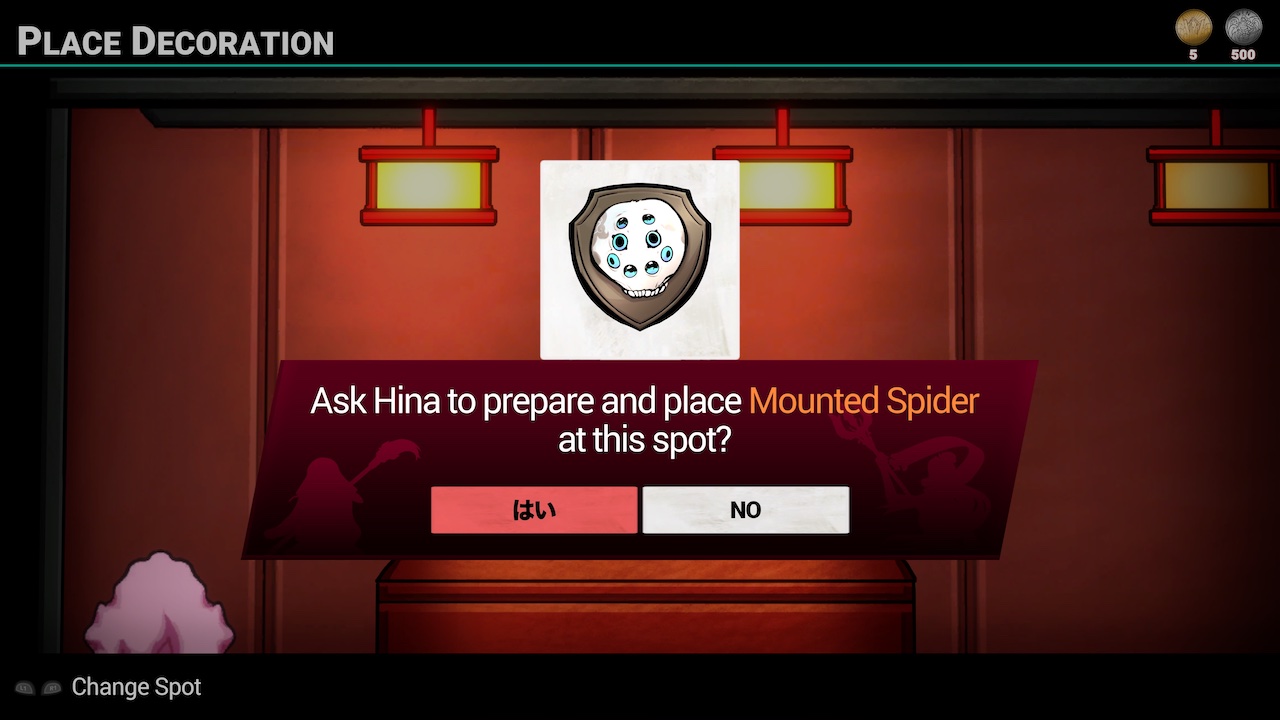The image size is (1280, 720).
Task: Click the silver coin count showing 500
Action: 1242,55
